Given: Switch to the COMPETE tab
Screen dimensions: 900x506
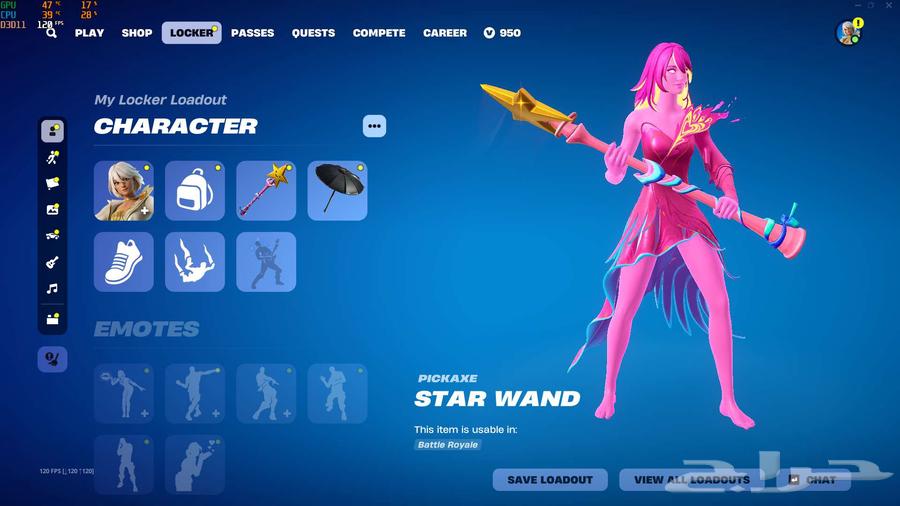Looking at the screenshot, I should click(379, 33).
